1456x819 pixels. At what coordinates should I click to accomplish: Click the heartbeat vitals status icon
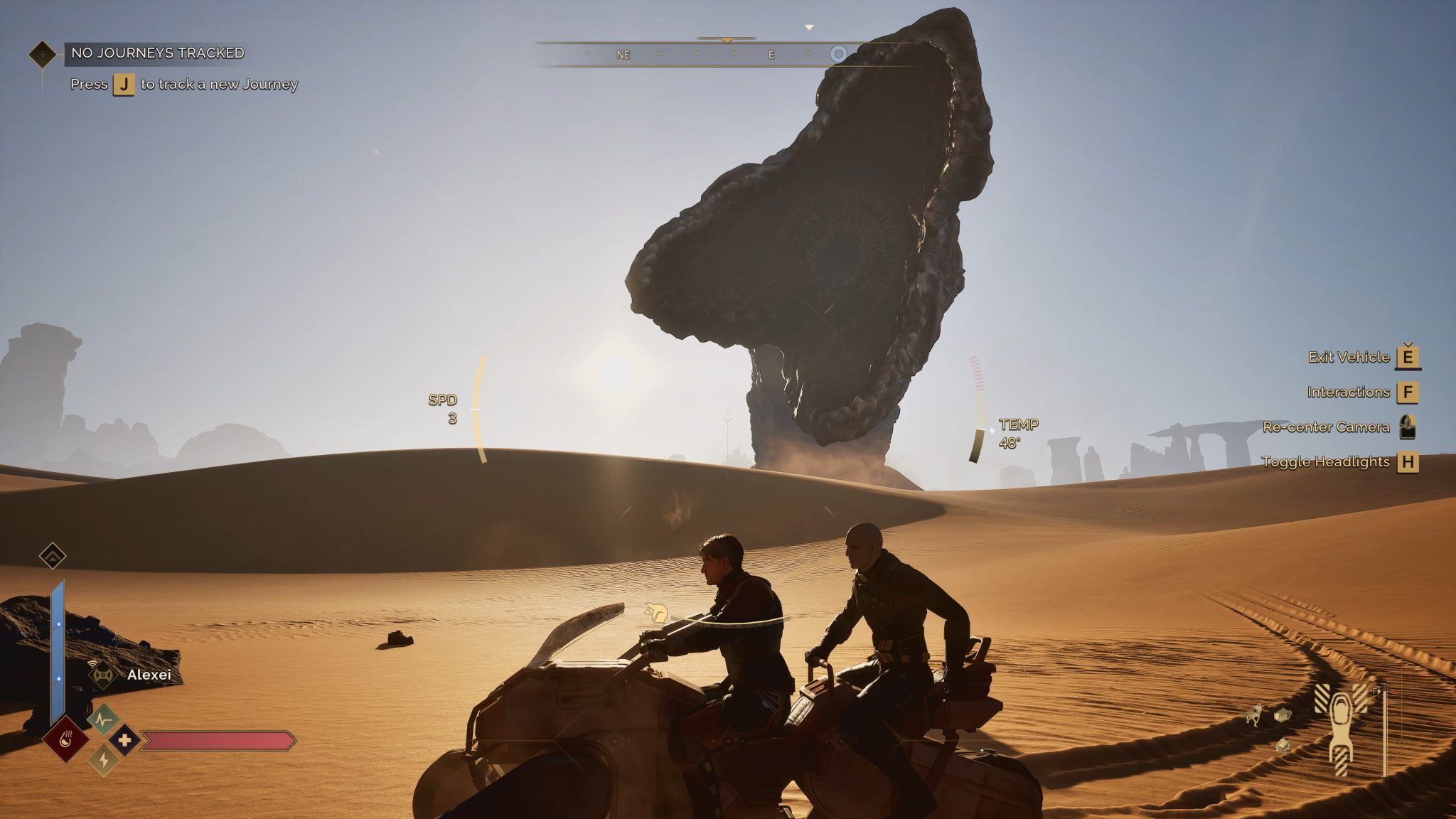point(102,719)
